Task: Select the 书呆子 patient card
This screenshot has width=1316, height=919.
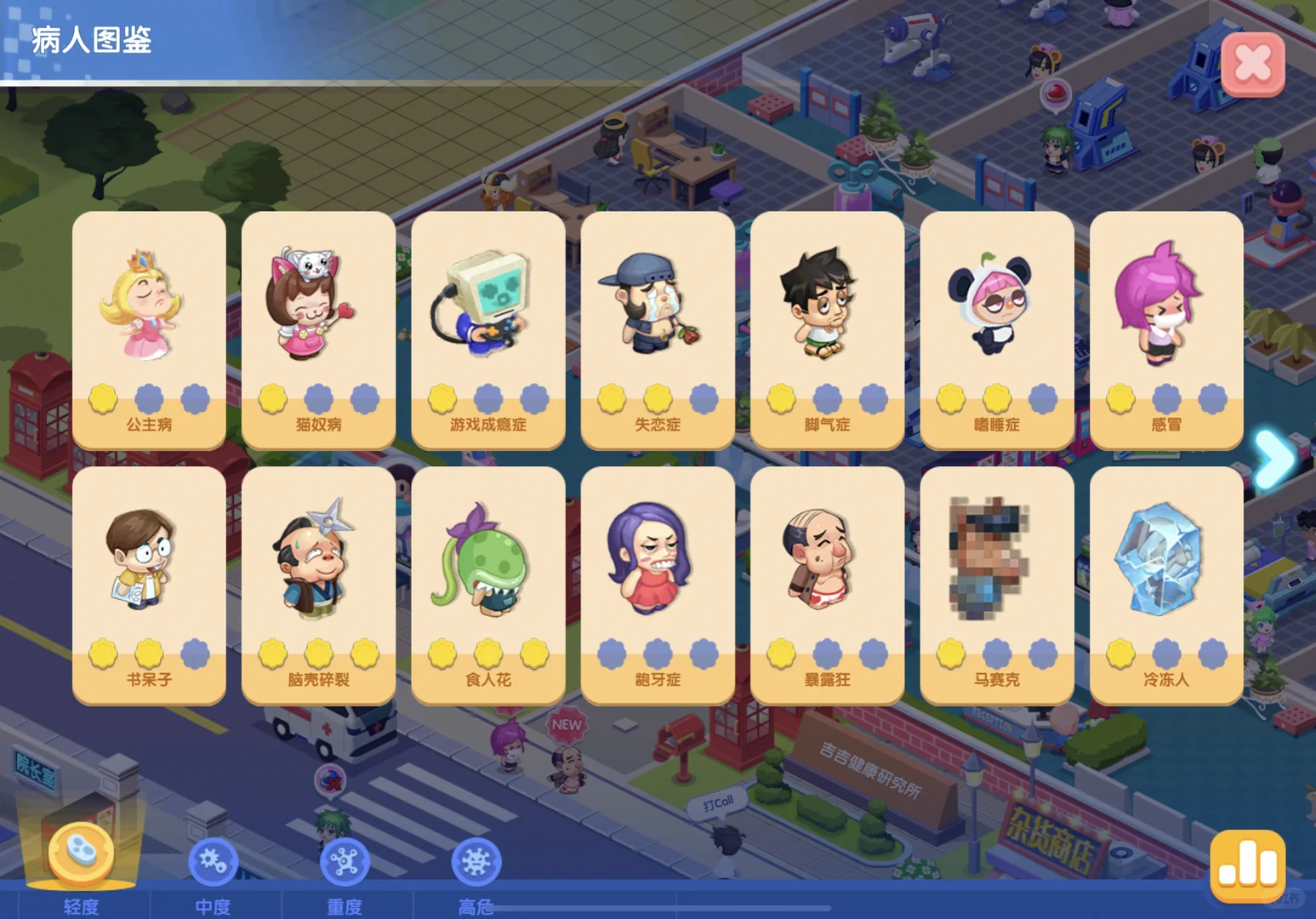Action: [149, 585]
